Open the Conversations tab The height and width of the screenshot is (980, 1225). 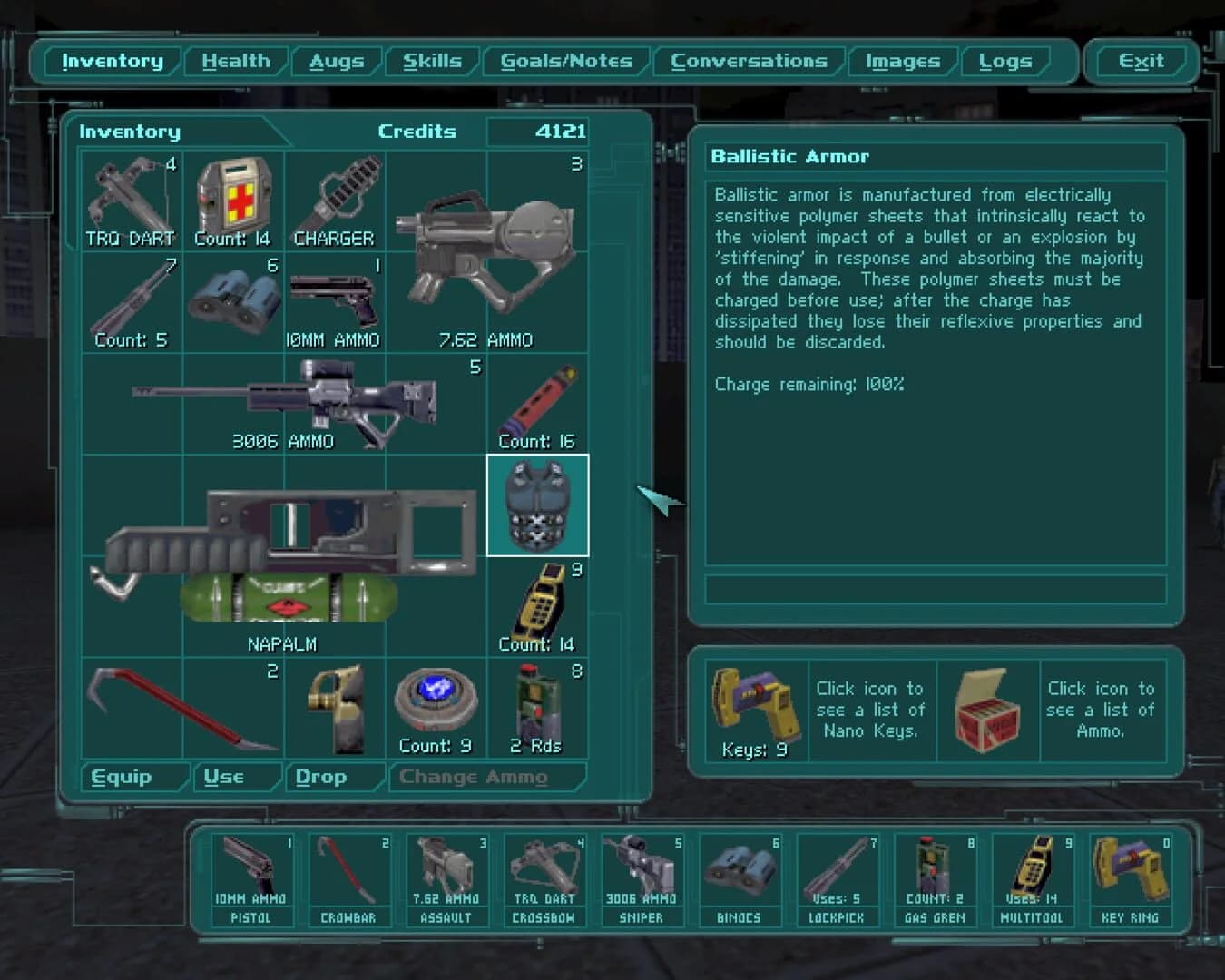(750, 61)
